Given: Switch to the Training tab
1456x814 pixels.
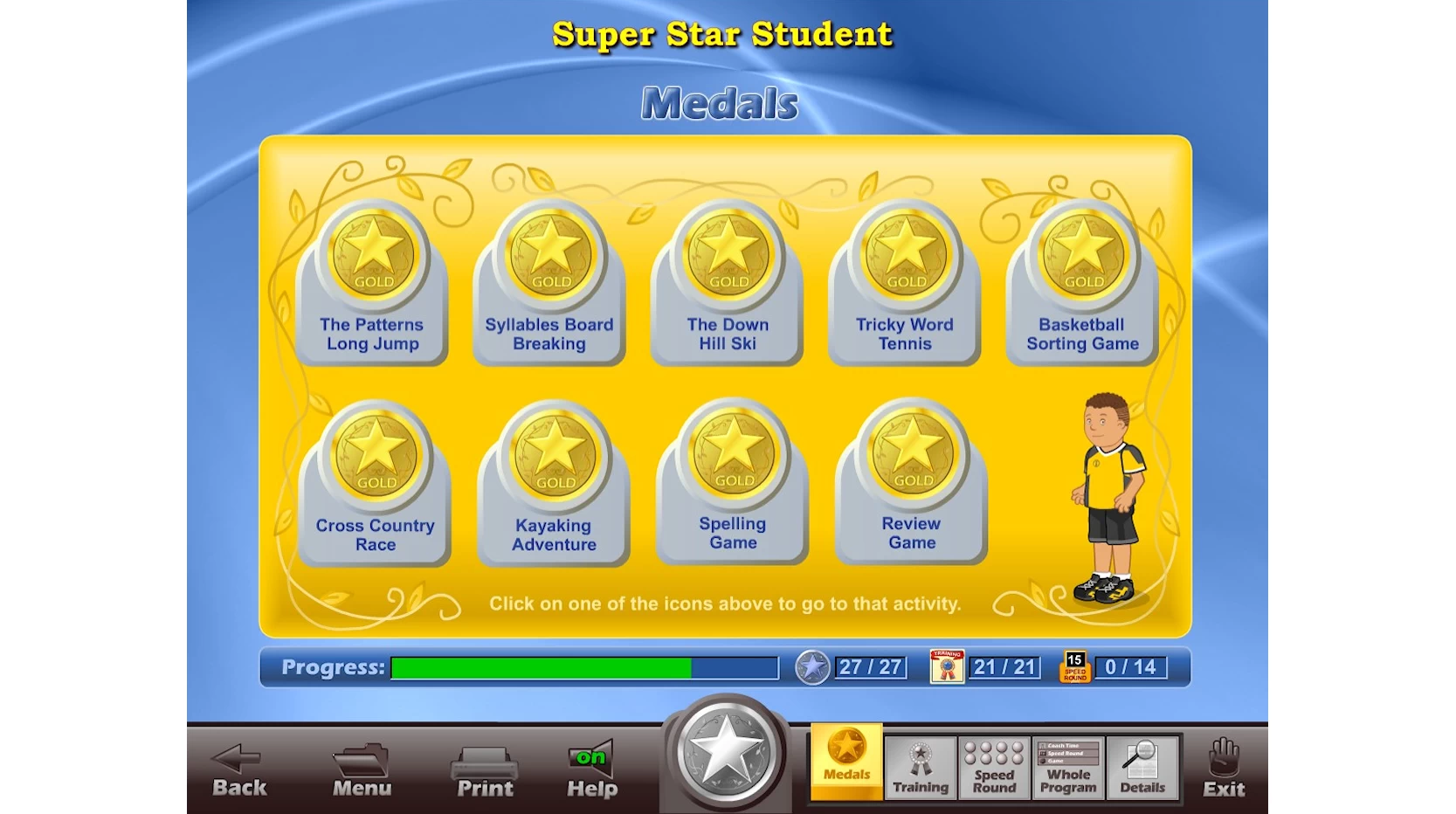Looking at the screenshot, I should 921,768.
